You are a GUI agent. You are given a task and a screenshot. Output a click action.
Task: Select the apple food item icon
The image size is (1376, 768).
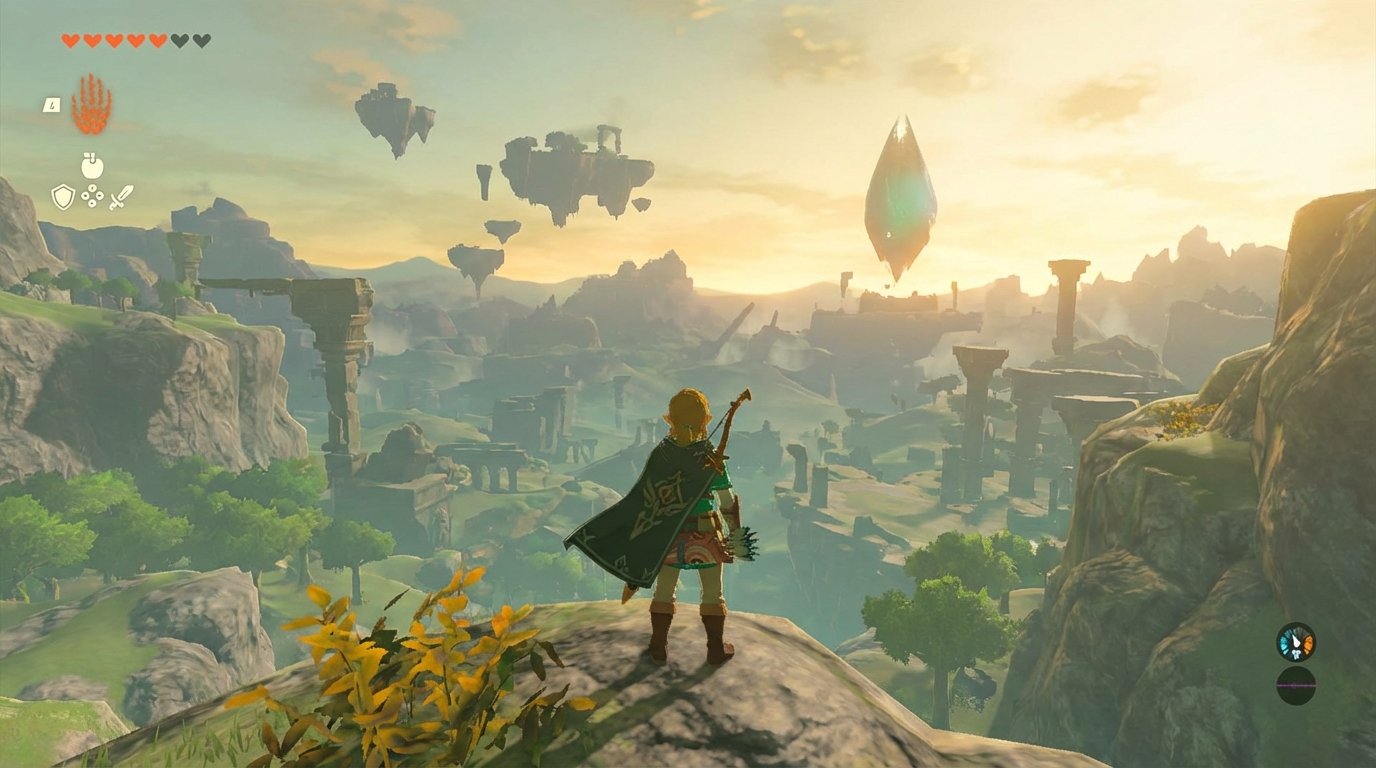90,164
